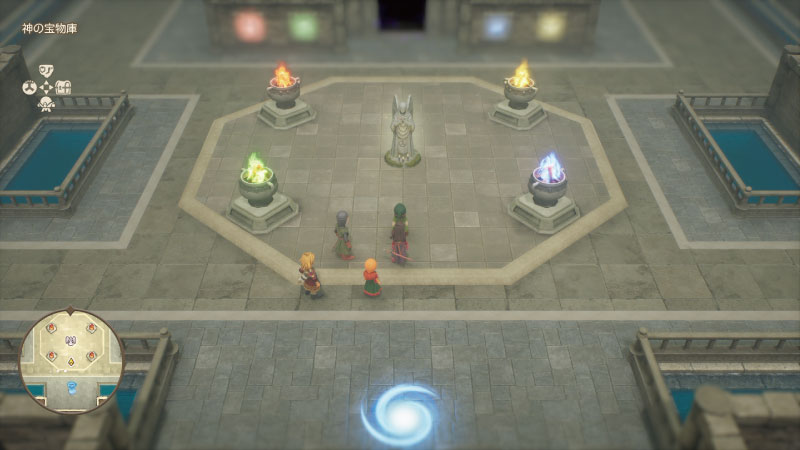Open the treasure chest shortcut icon
This screenshot has width=800, height=450.
[64, 87]
